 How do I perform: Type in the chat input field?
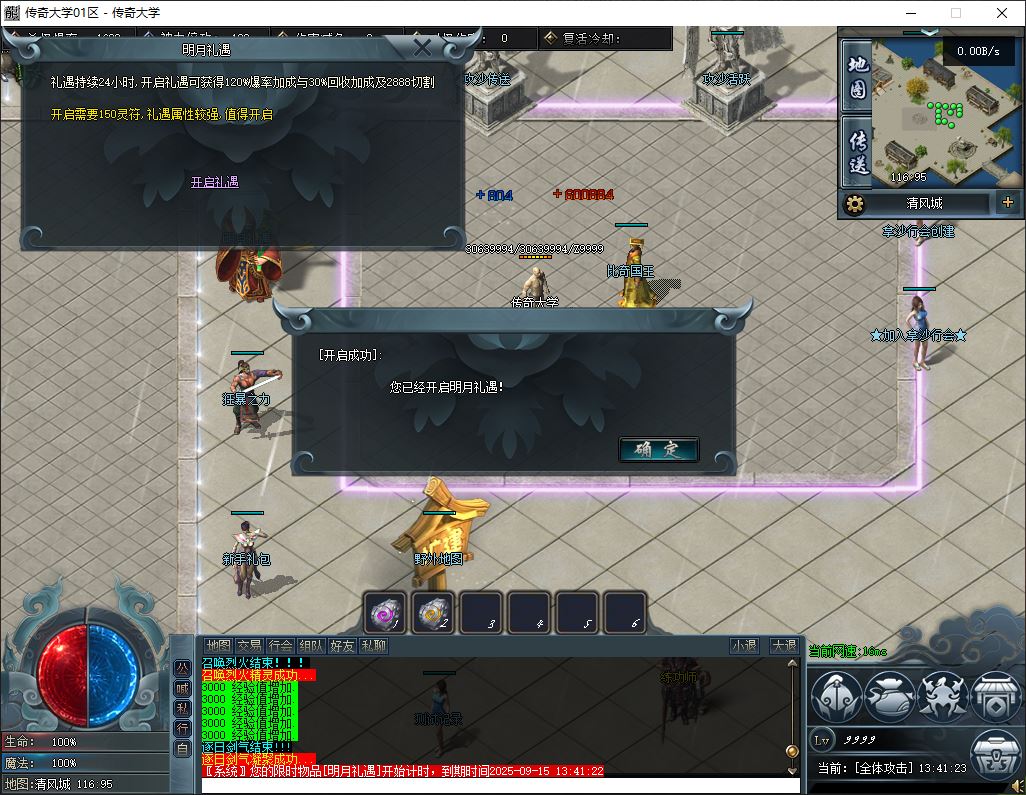point(500,785)
